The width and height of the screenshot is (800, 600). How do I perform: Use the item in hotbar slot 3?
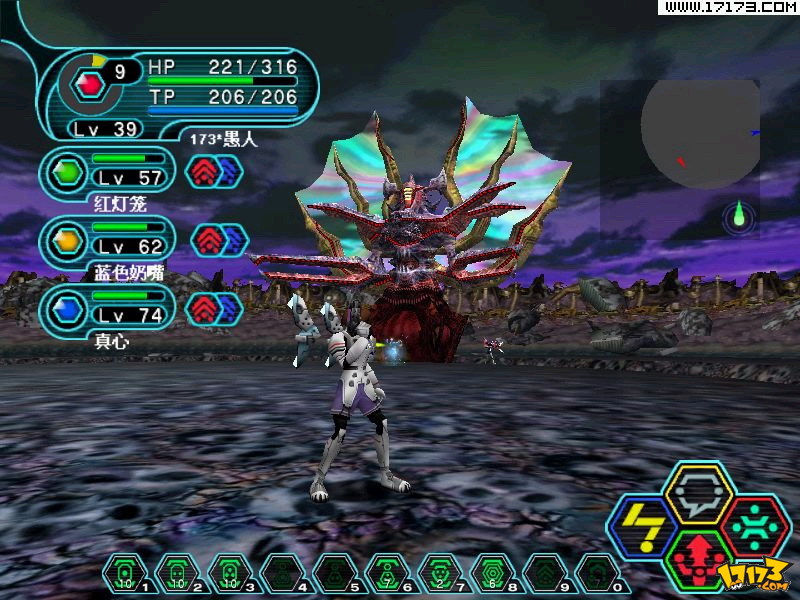(x=228, y=575)
